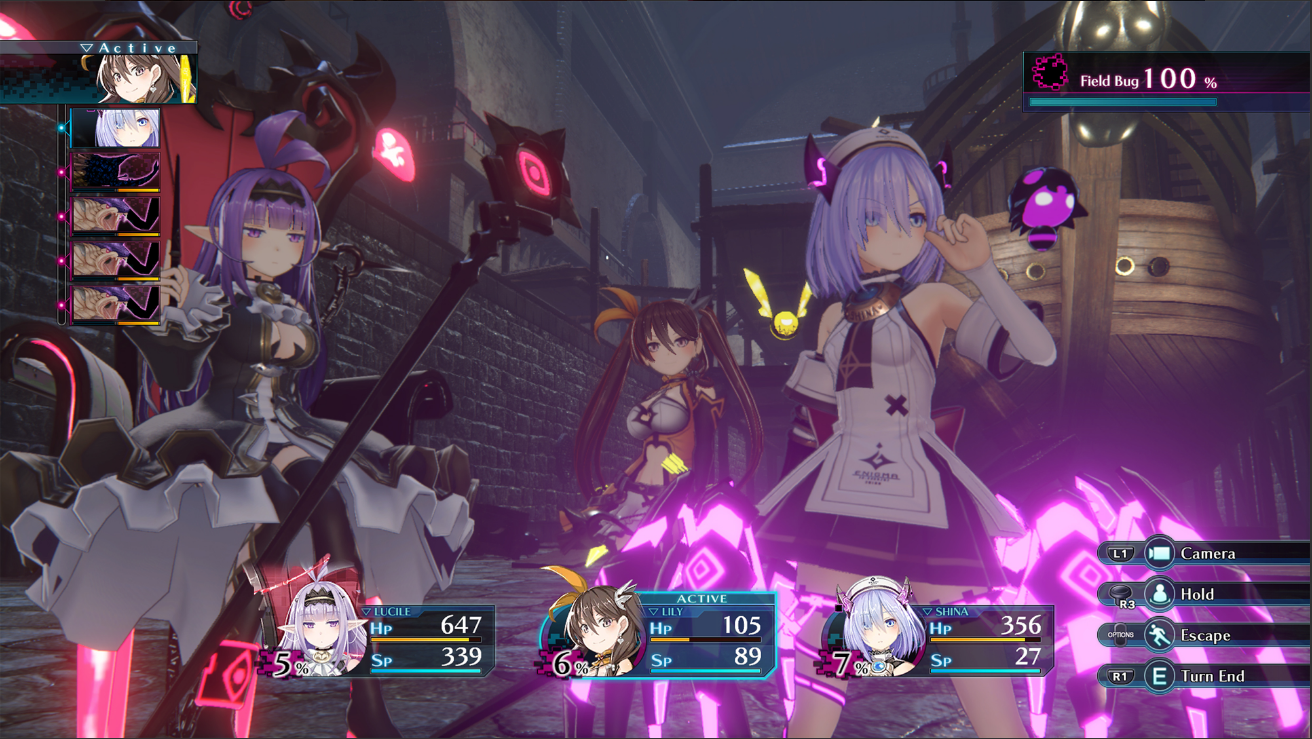1312x739 pixels.
Task: Pick the dark spider enemy turn-order portrait
Action: pos(116,172)
